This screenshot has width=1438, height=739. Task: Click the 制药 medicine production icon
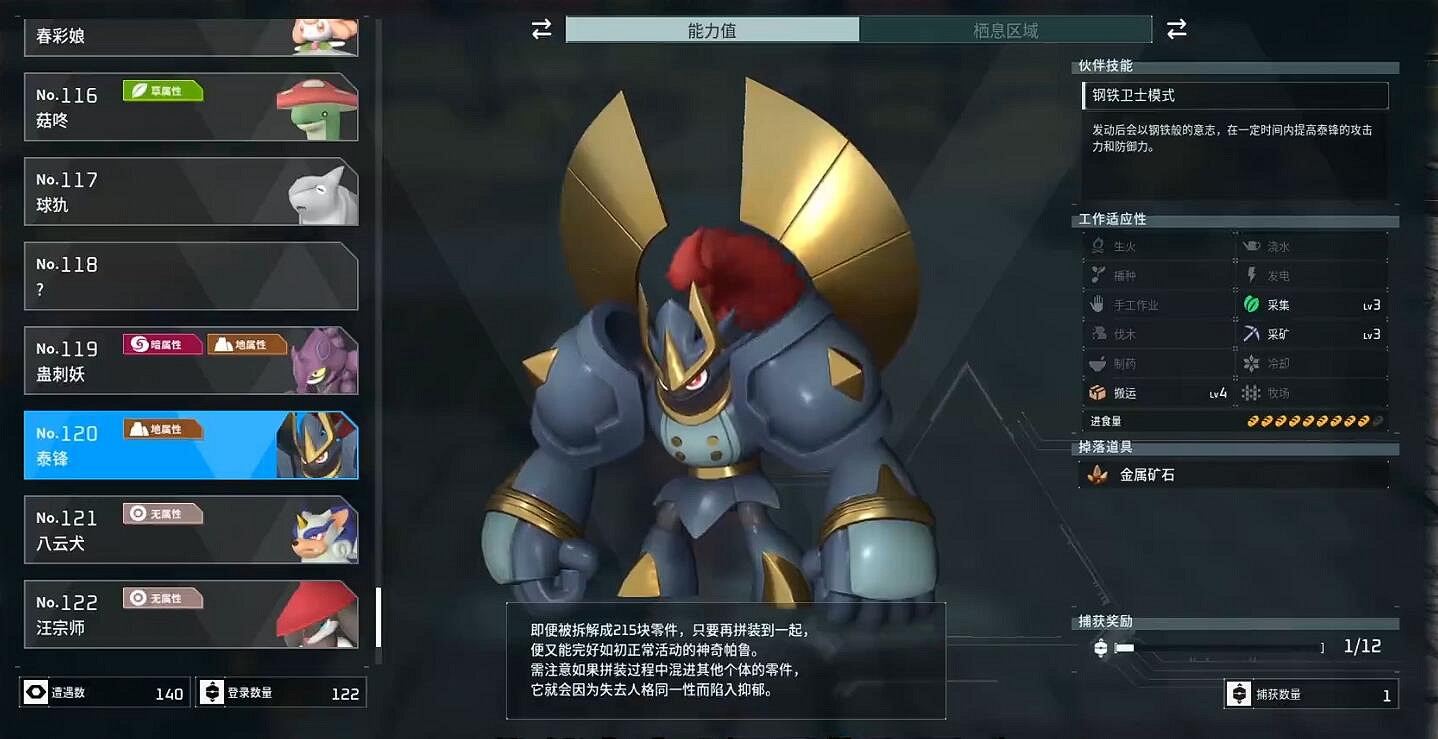click(x=1097, y=363)
